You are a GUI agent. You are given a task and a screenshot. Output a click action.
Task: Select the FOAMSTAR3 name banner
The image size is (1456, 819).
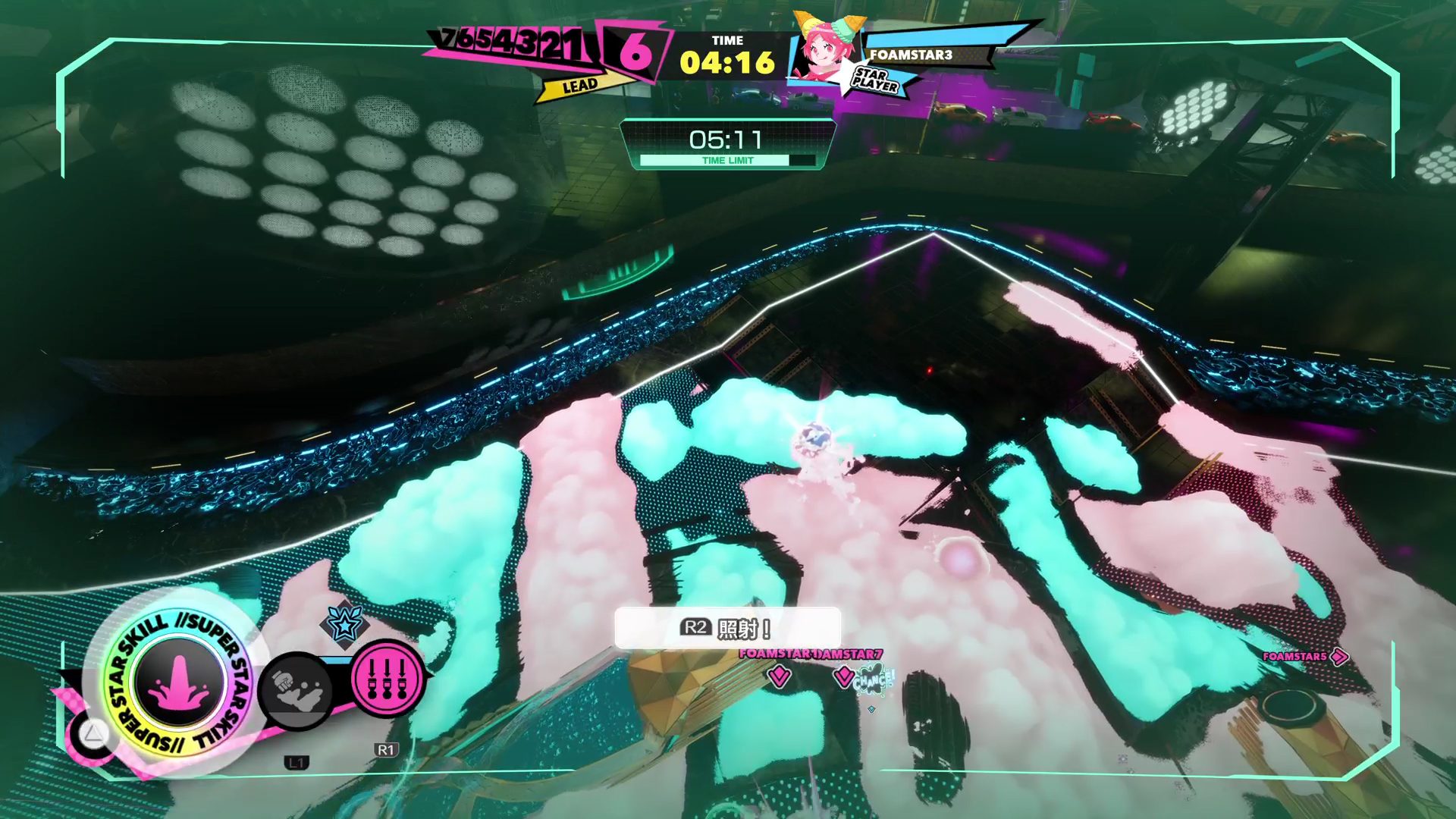point(910,55)
